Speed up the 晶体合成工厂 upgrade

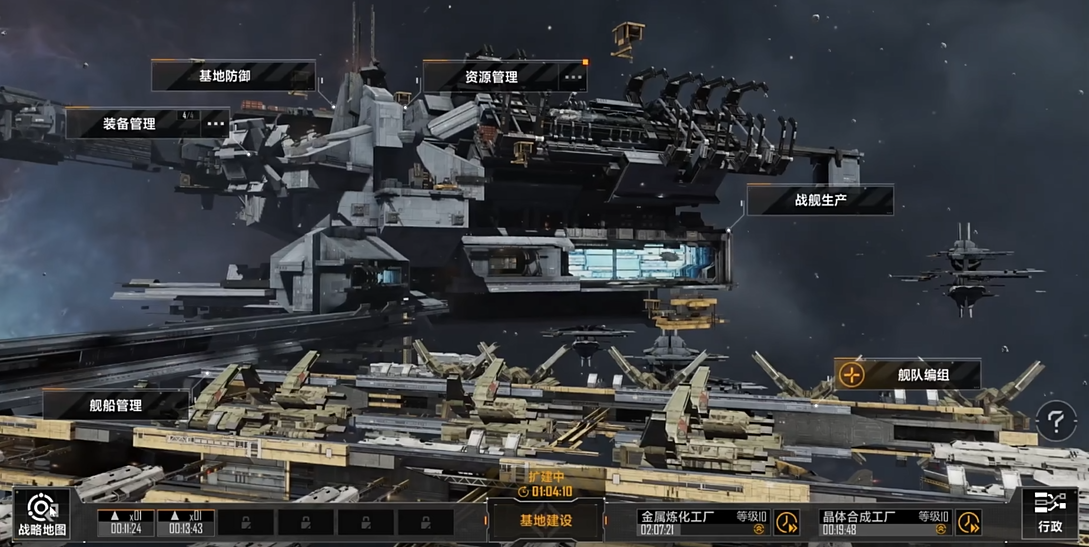point(968,522)
